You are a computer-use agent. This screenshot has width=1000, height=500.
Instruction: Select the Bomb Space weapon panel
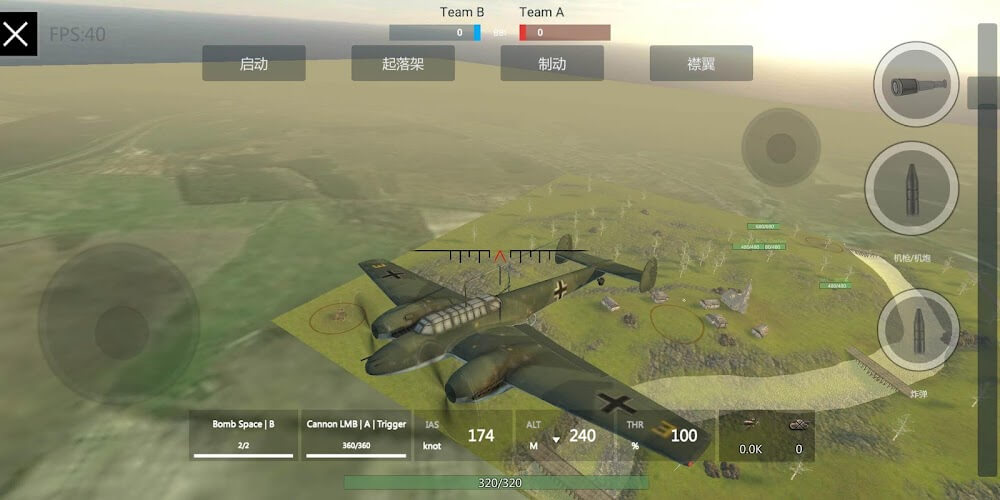(x=243, y=434)
